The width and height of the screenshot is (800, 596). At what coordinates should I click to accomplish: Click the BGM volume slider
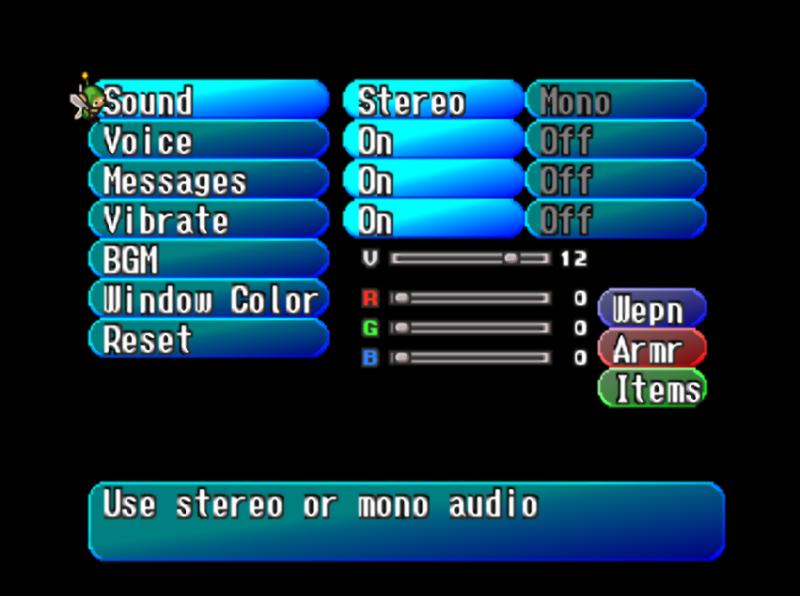pyautogui.click(x=470, y=258)
